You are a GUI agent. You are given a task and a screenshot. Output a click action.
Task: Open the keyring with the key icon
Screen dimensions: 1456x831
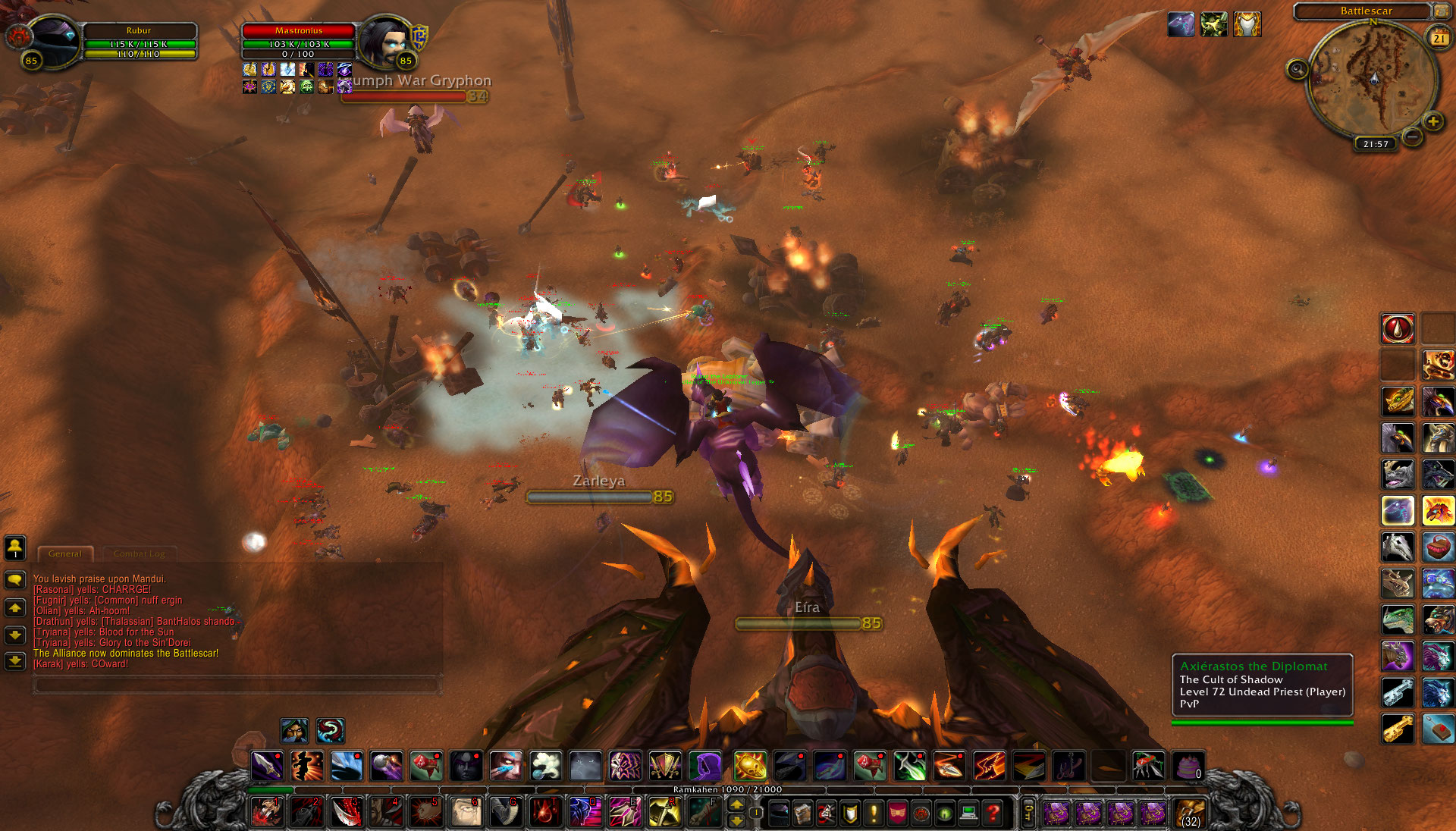pos(1028,814)
